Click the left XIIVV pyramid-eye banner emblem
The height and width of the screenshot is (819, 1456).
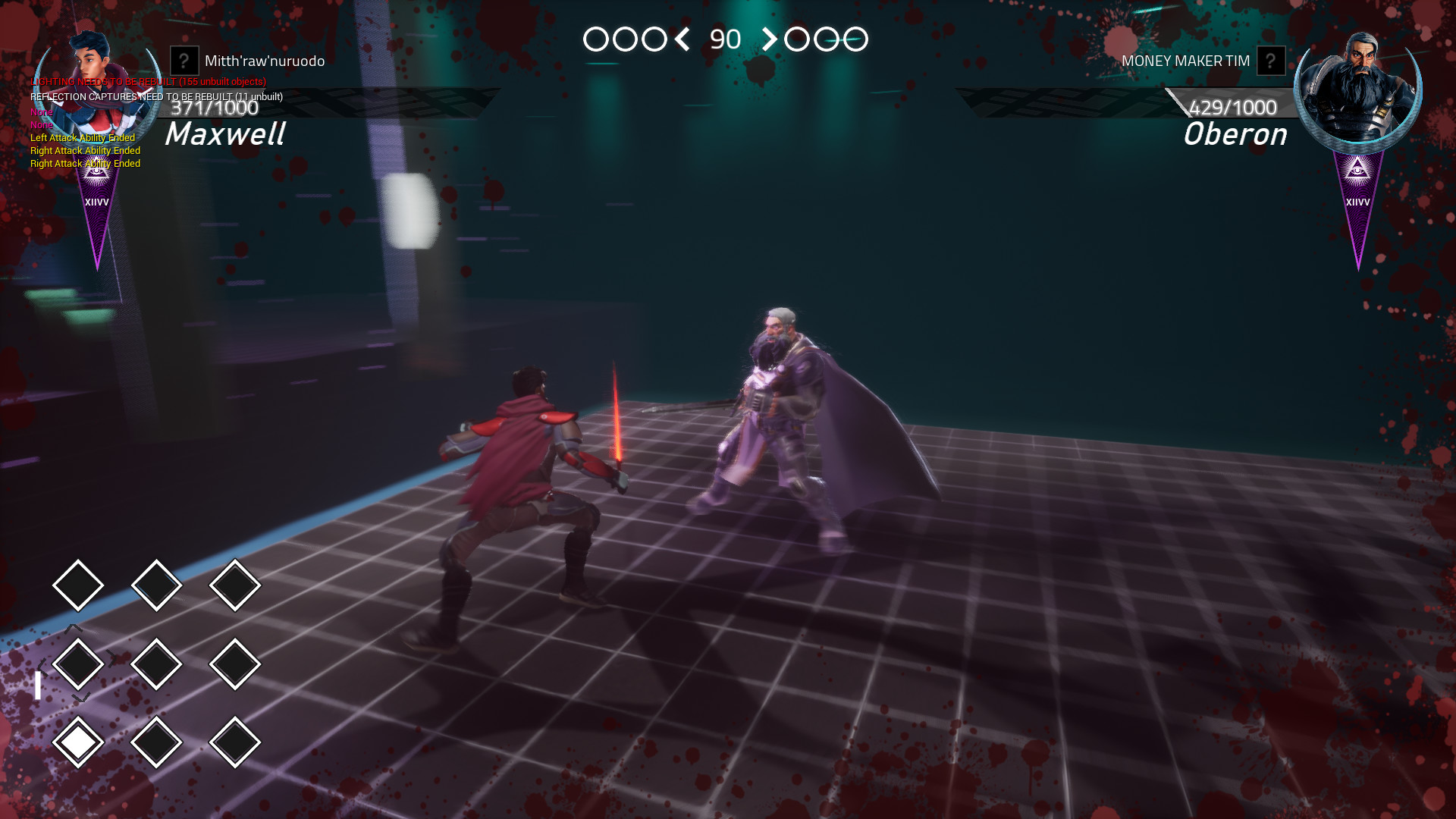(x=94, y=173)
